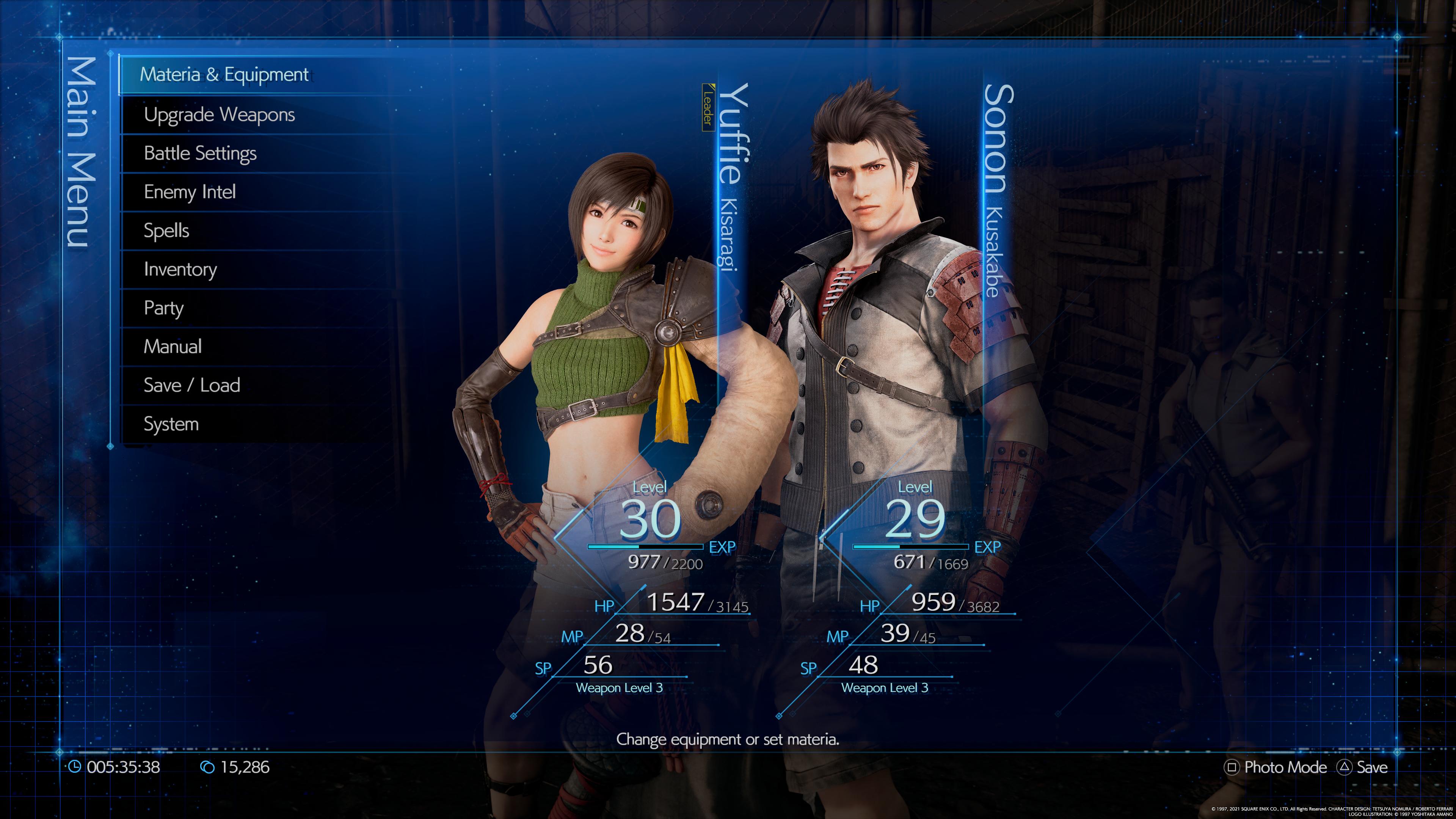Select the currently highlighted Materia & Equipment entry

coord(225,74)
